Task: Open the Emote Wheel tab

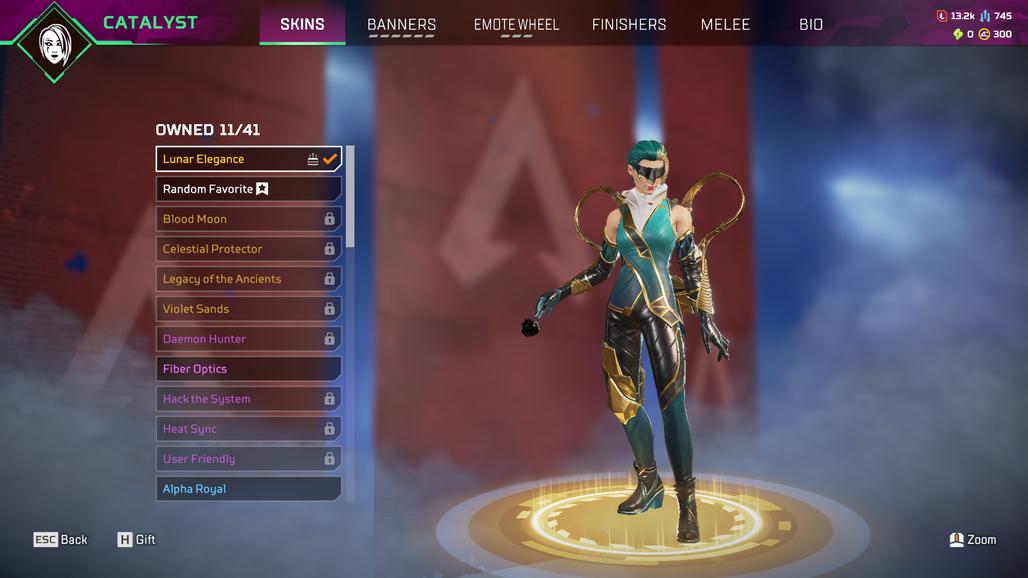Action: click(x=516, y=24)
